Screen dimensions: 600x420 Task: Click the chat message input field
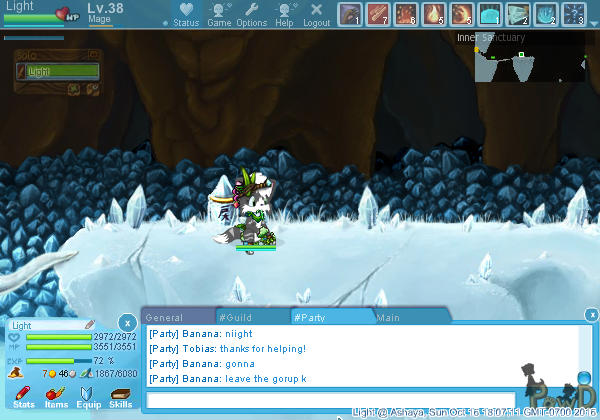pos(330,400)
